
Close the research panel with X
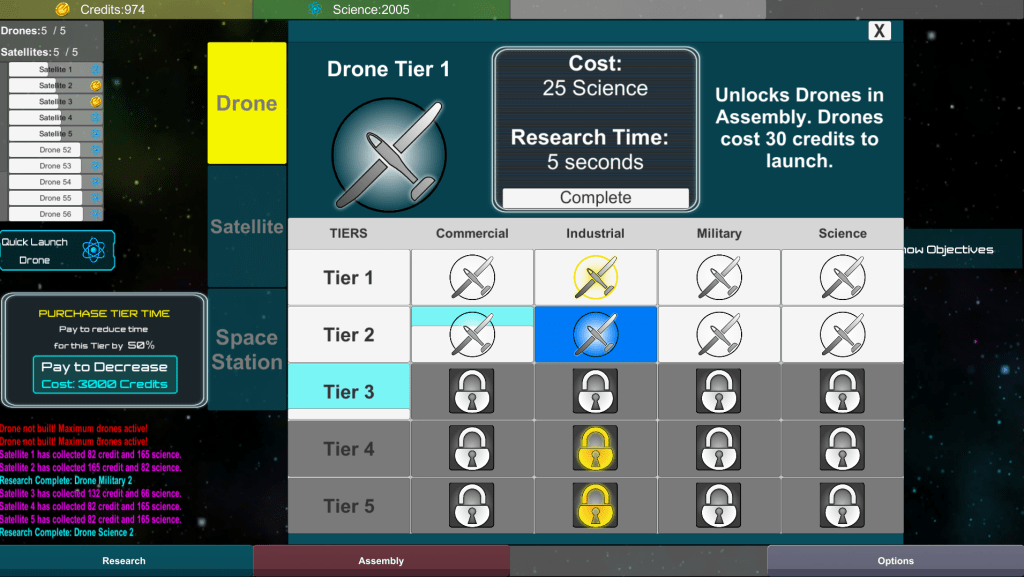point(879,31)
